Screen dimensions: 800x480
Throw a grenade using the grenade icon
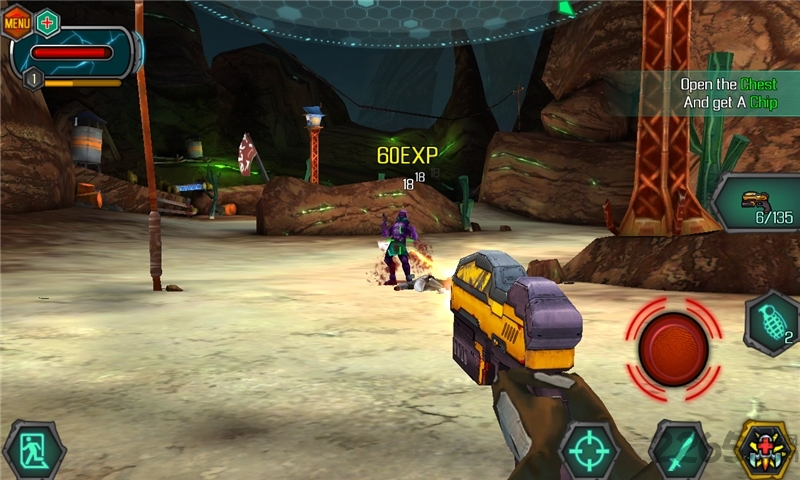771,323
